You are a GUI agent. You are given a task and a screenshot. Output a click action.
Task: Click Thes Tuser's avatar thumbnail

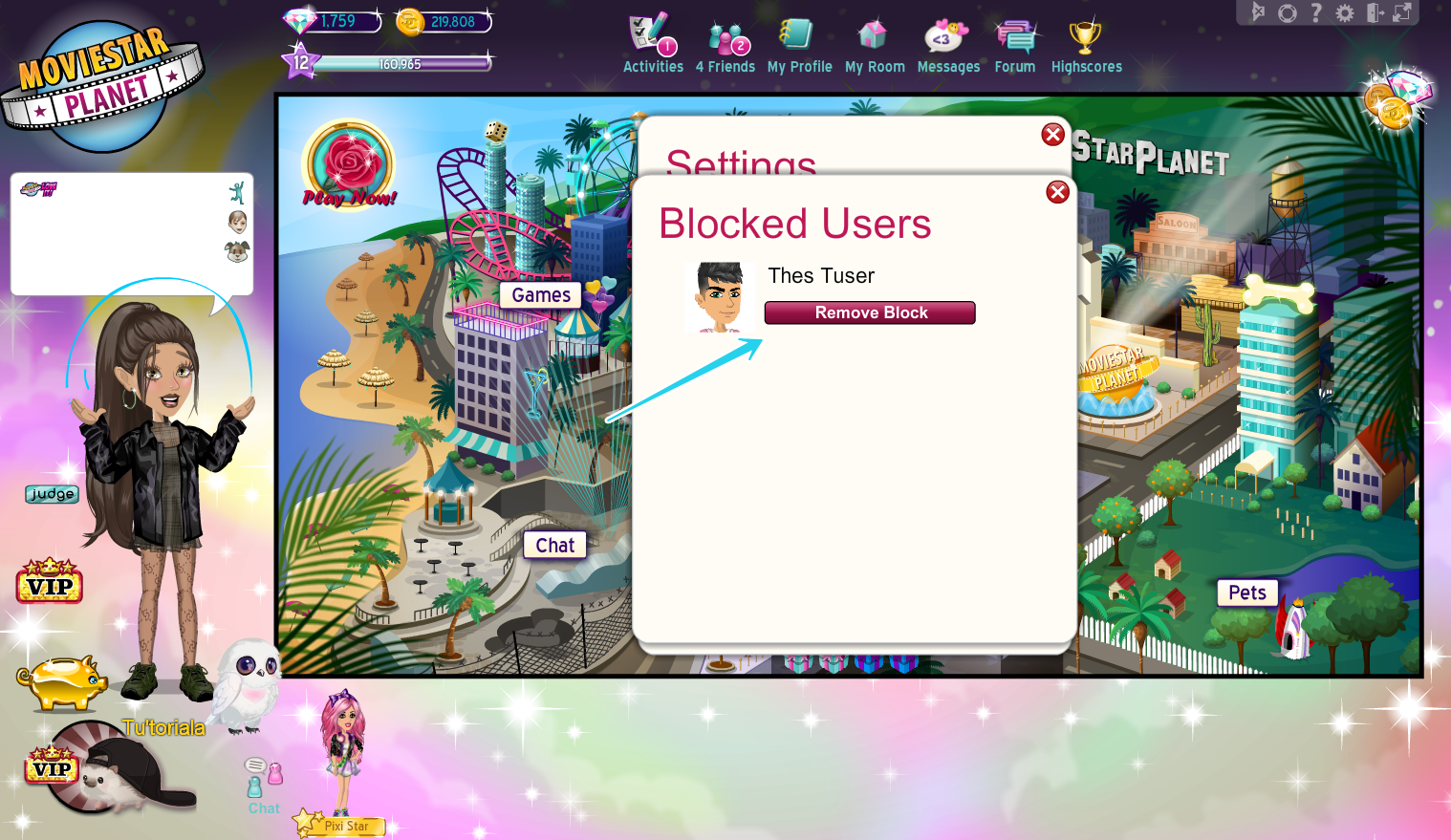[720, 297]
